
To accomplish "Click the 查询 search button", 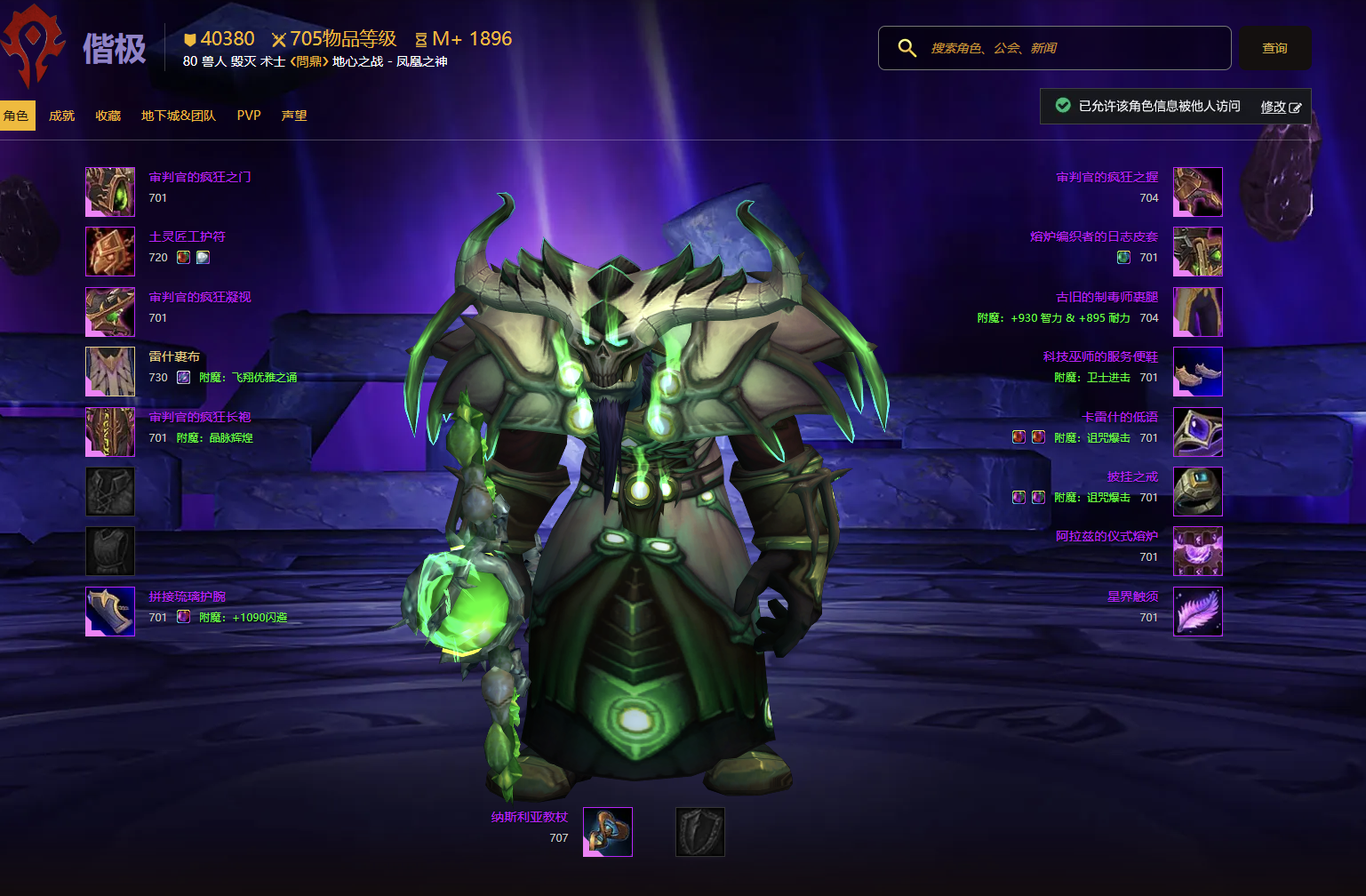I will (x=1274, y=48).
